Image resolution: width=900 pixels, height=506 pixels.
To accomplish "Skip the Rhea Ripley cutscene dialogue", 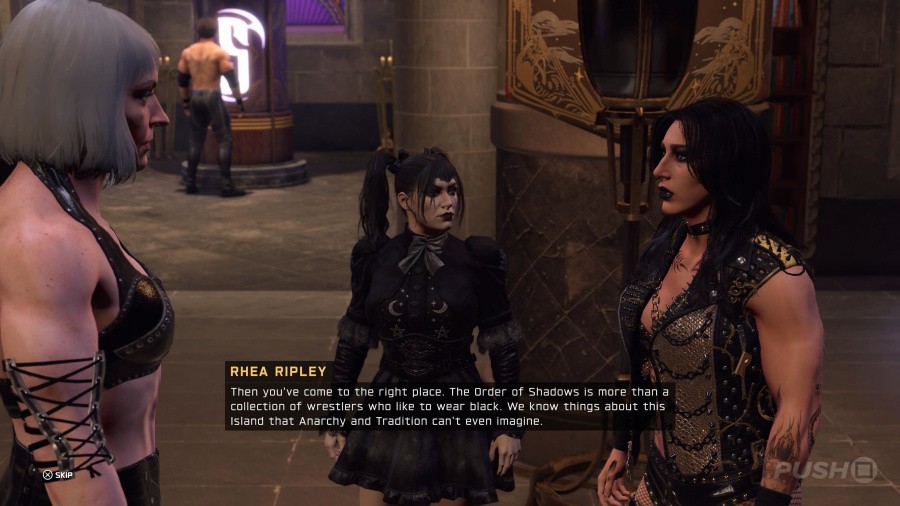I will click(x=57, y=474).
